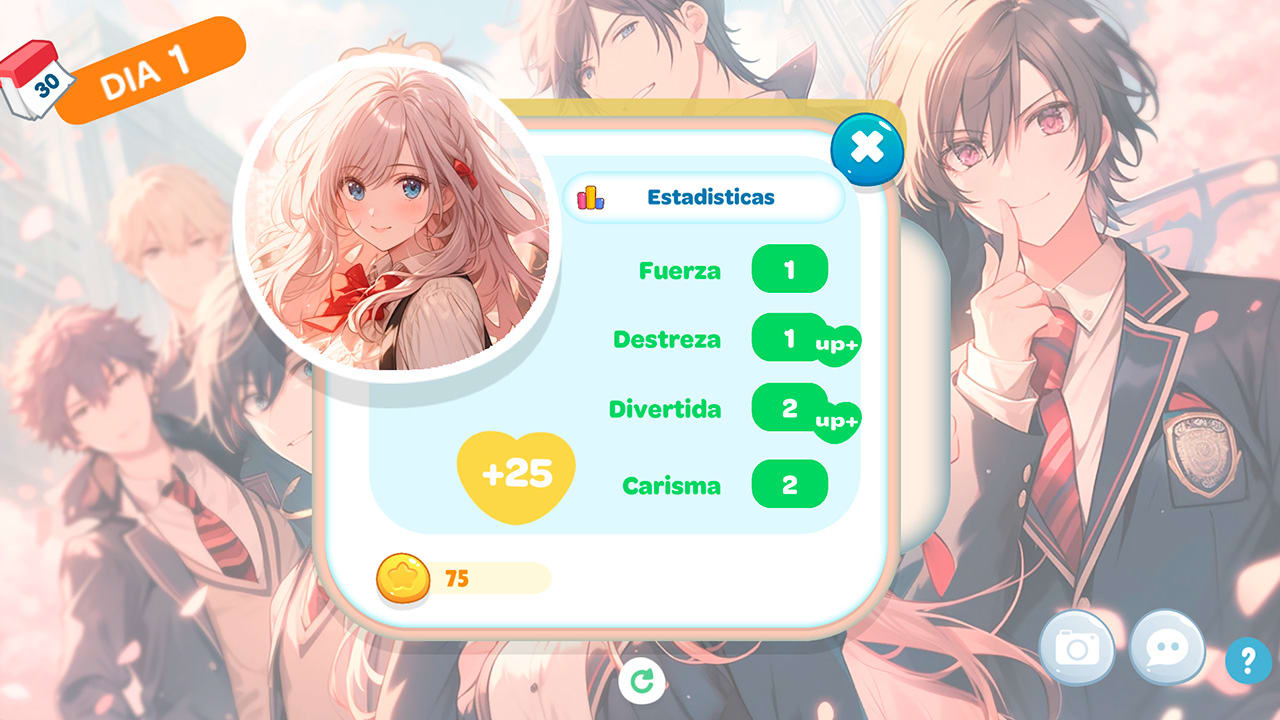Click the Fuerza stat label
Screen dimensions: 1280x720
click(x=681, y=269)
